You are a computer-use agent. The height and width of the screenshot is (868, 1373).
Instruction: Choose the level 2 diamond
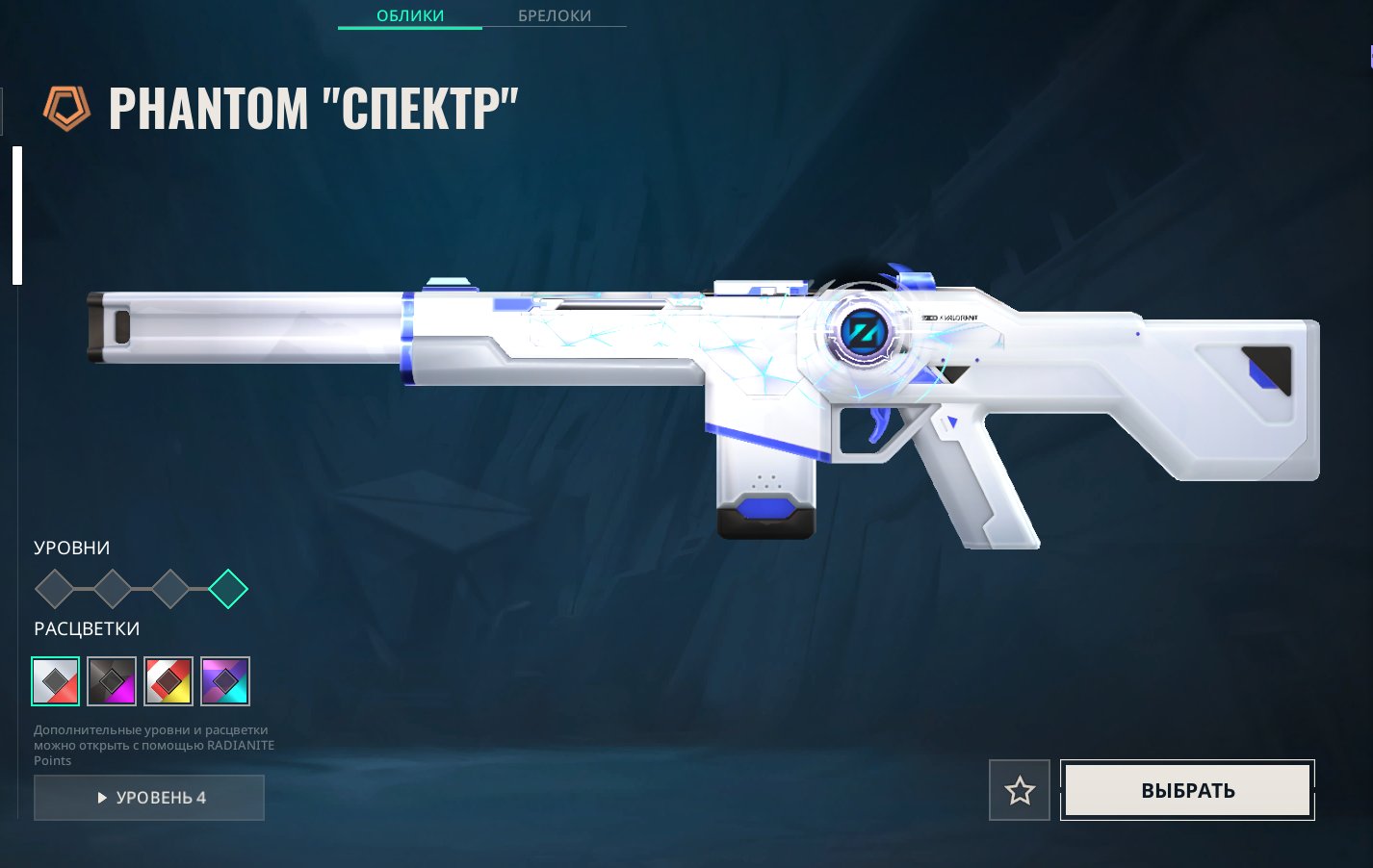[x=113, y=589]
